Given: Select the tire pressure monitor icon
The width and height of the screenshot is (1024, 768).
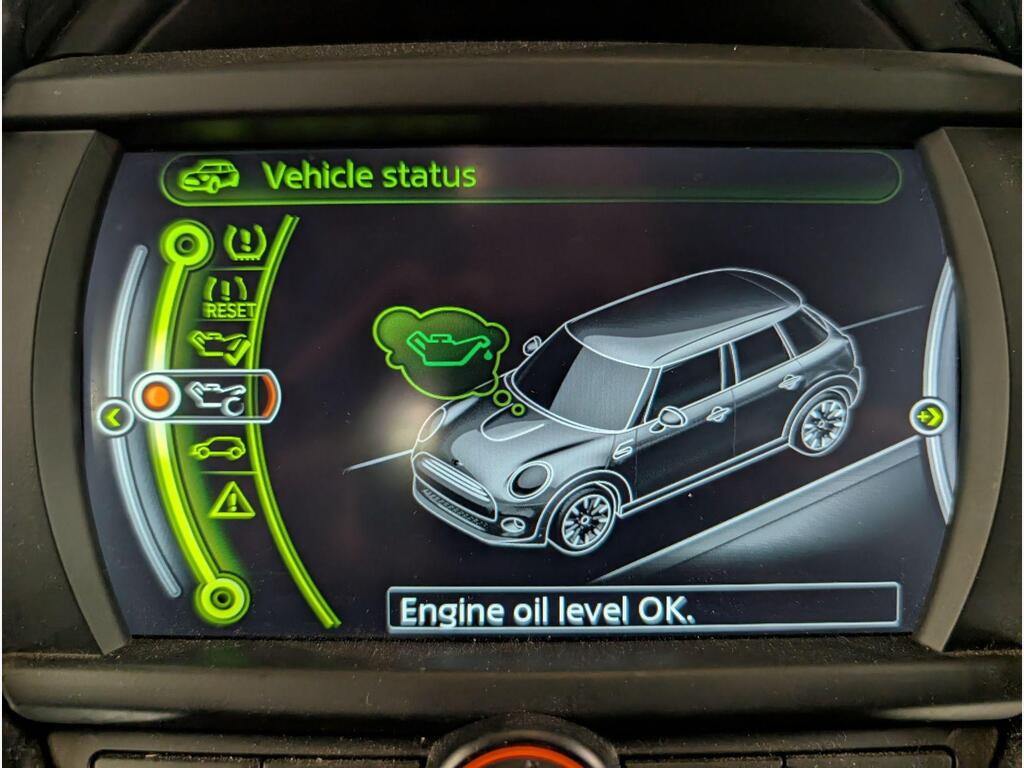Looking at the screenshot, I should point(240,241).
